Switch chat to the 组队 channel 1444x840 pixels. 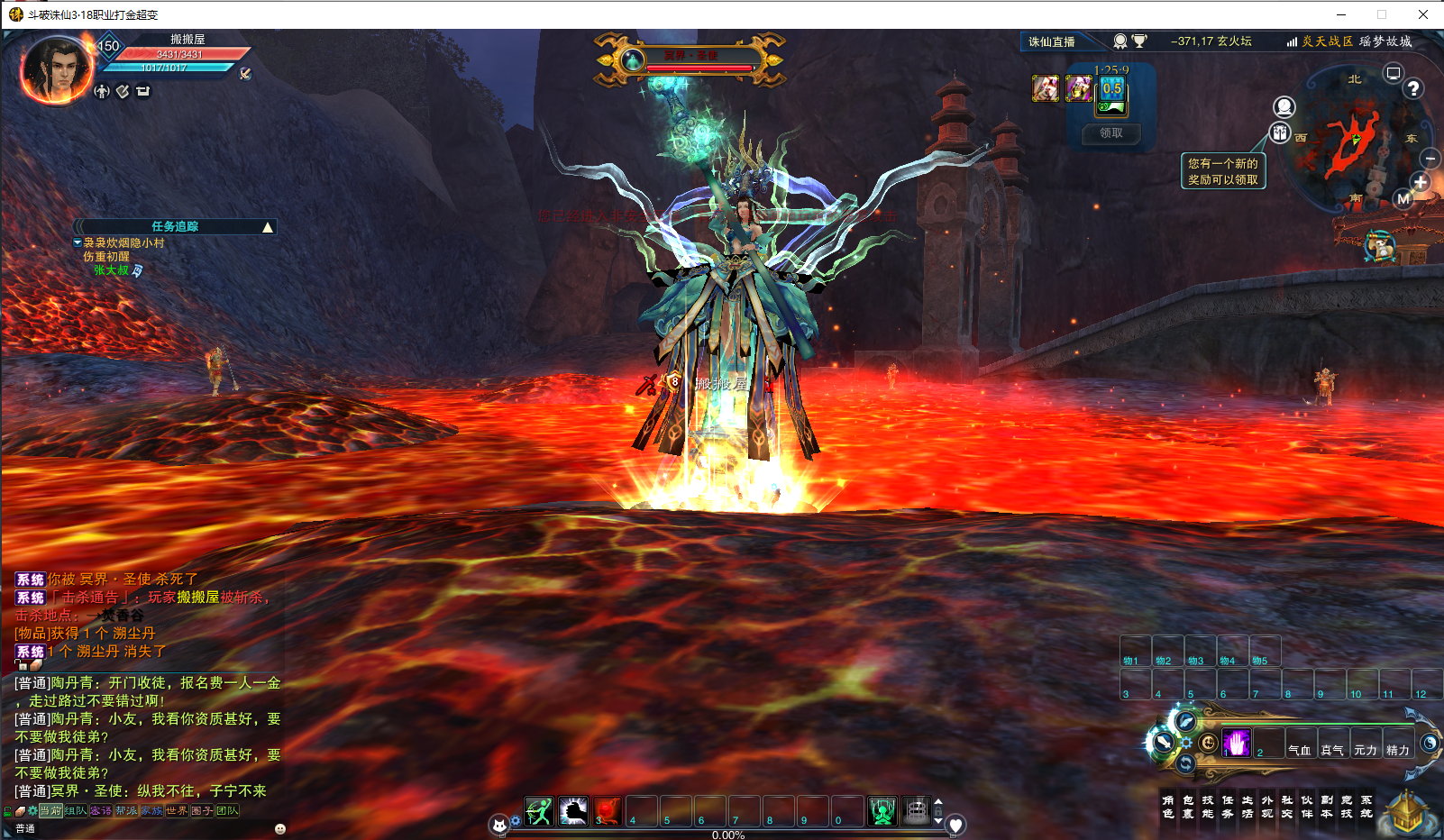pos(76,811)
